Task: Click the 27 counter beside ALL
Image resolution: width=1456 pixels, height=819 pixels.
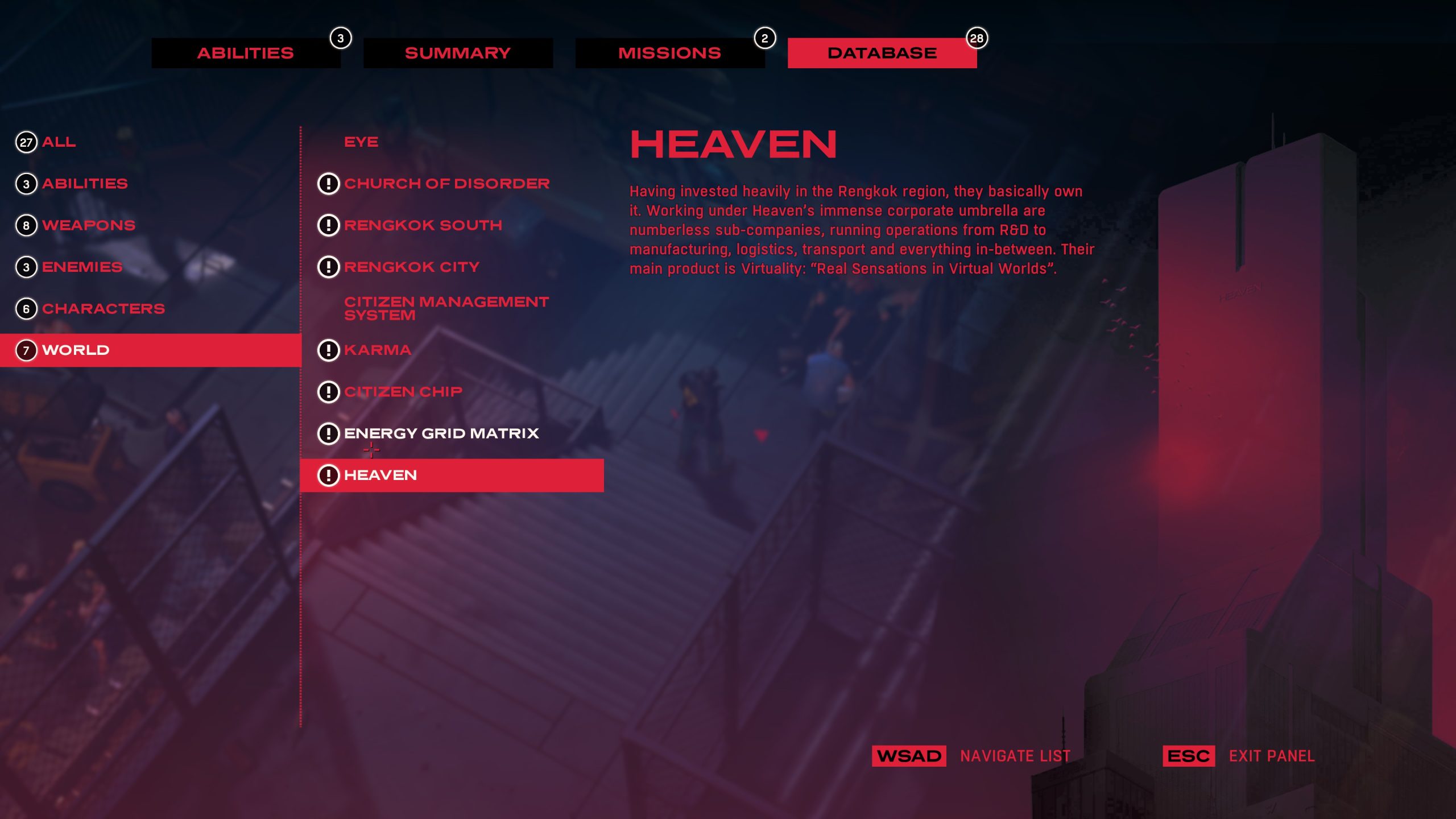Action: 25,142
